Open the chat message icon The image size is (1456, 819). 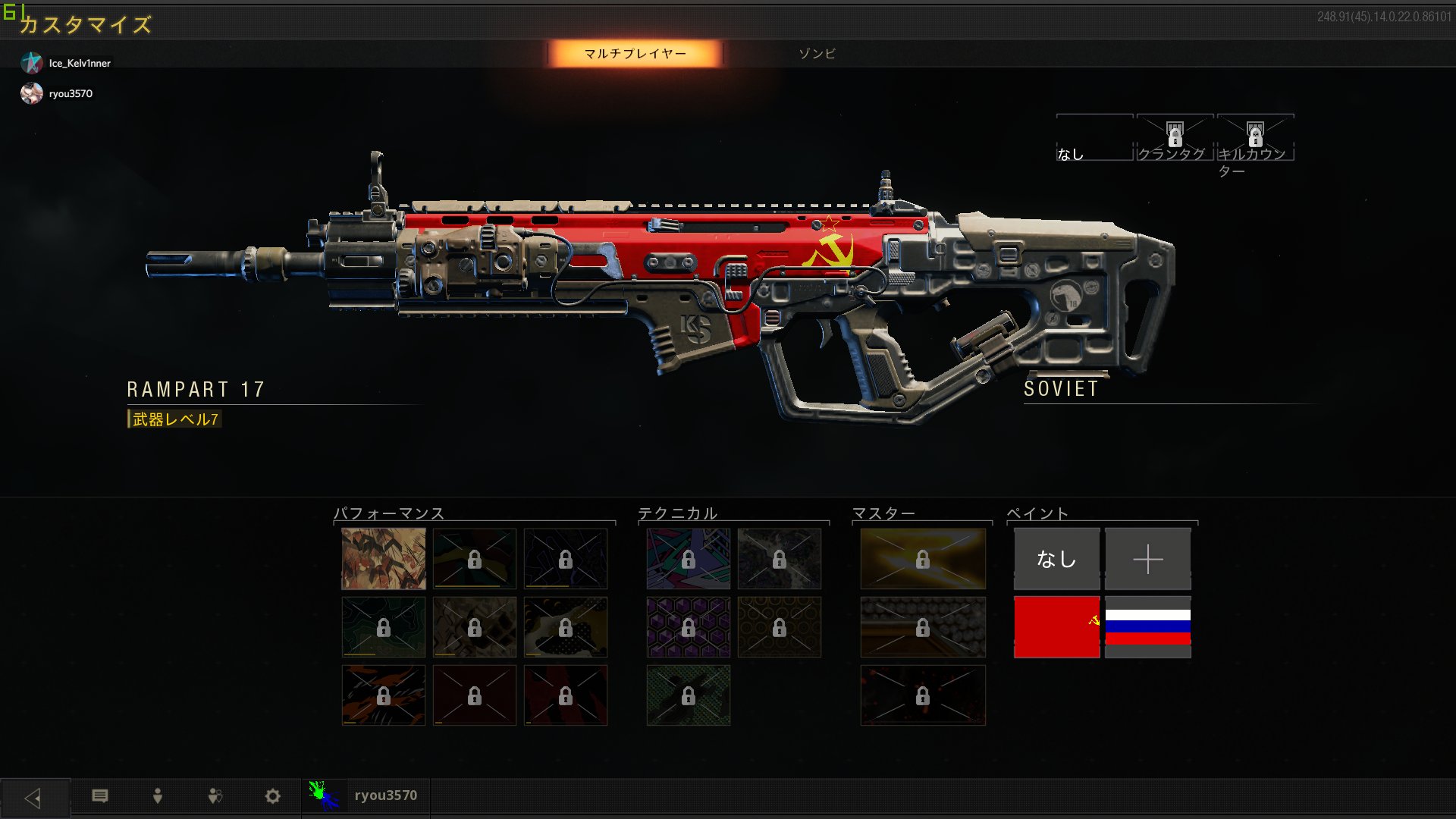click(x=100, y=795)
